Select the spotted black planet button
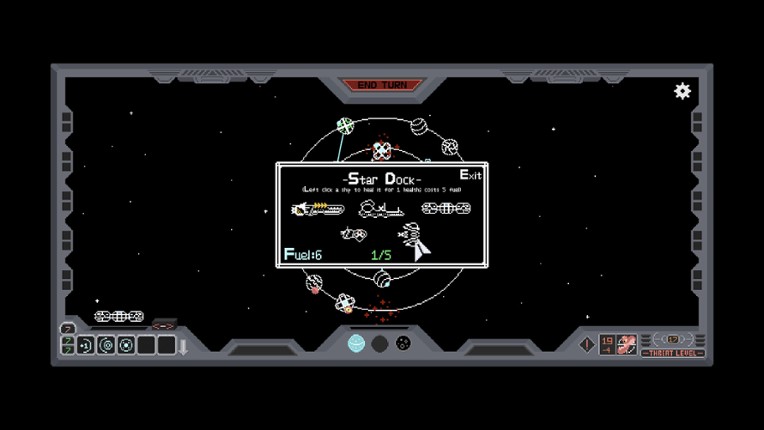The width and height of the screenshot is (764, 430). (x=403, y=344)
